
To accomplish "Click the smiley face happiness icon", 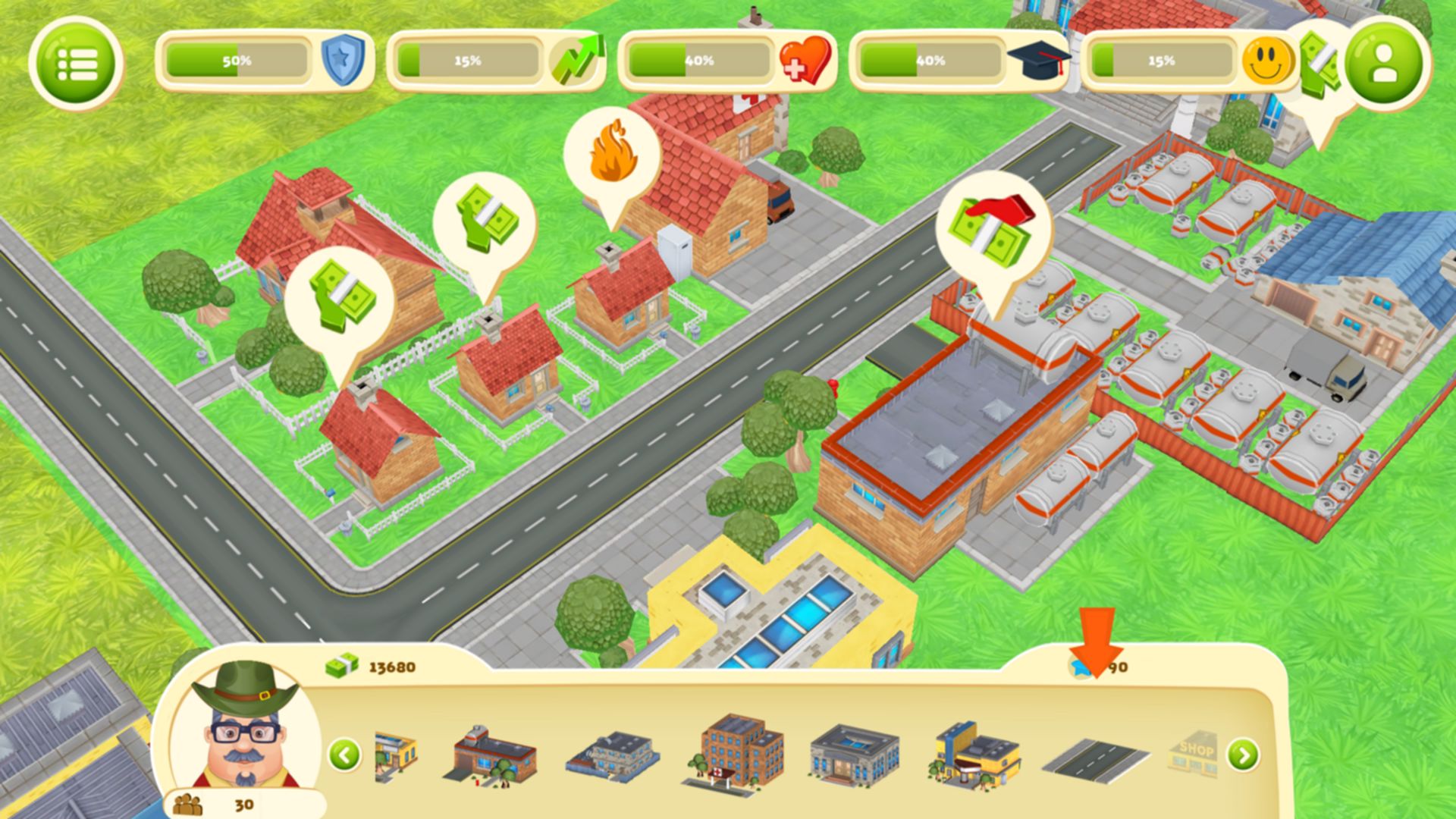I will pyautogui.click(x=1266, y=61).
